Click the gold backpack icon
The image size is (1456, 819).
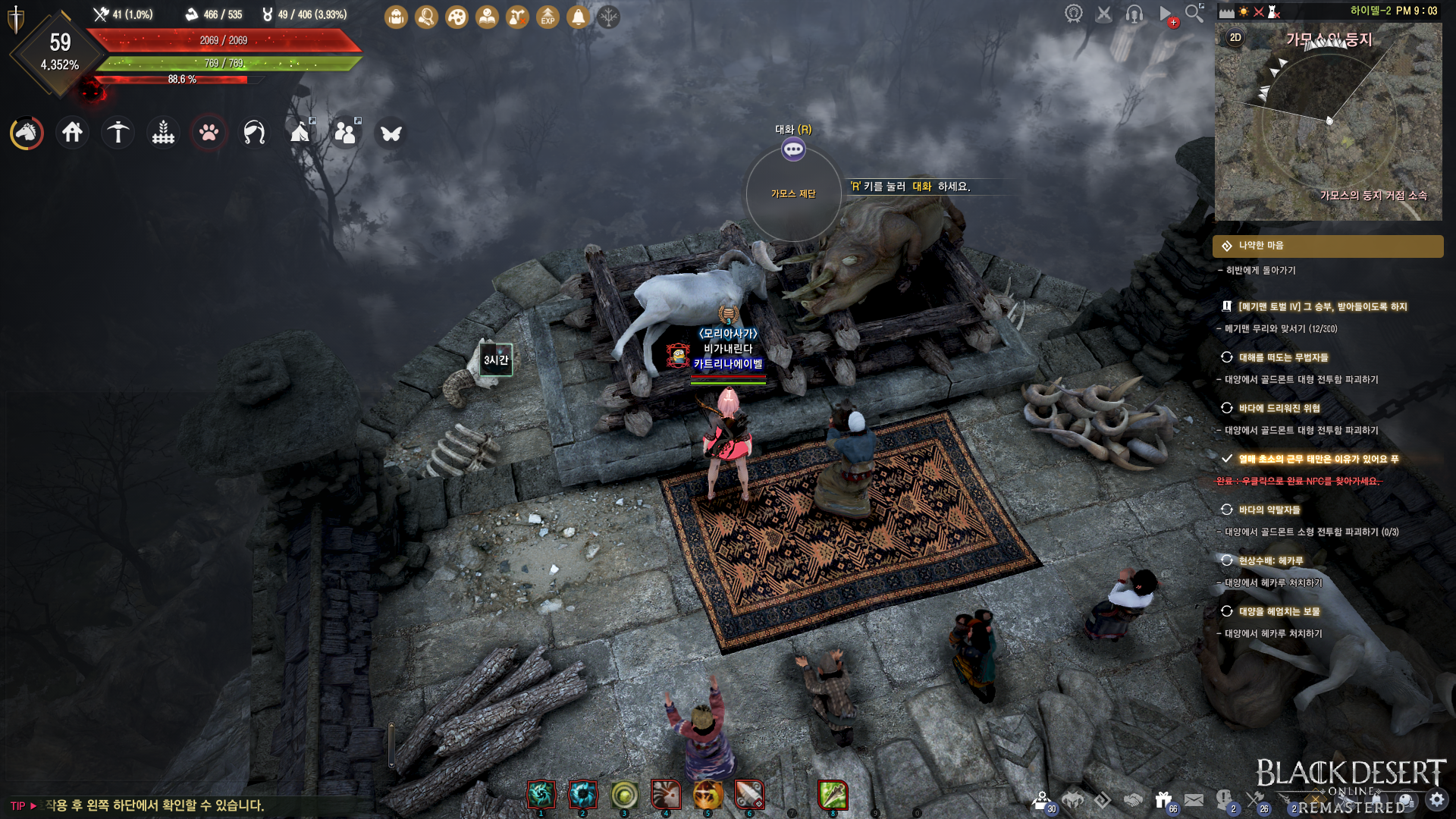pyautogui.click(x=396, y=17)
